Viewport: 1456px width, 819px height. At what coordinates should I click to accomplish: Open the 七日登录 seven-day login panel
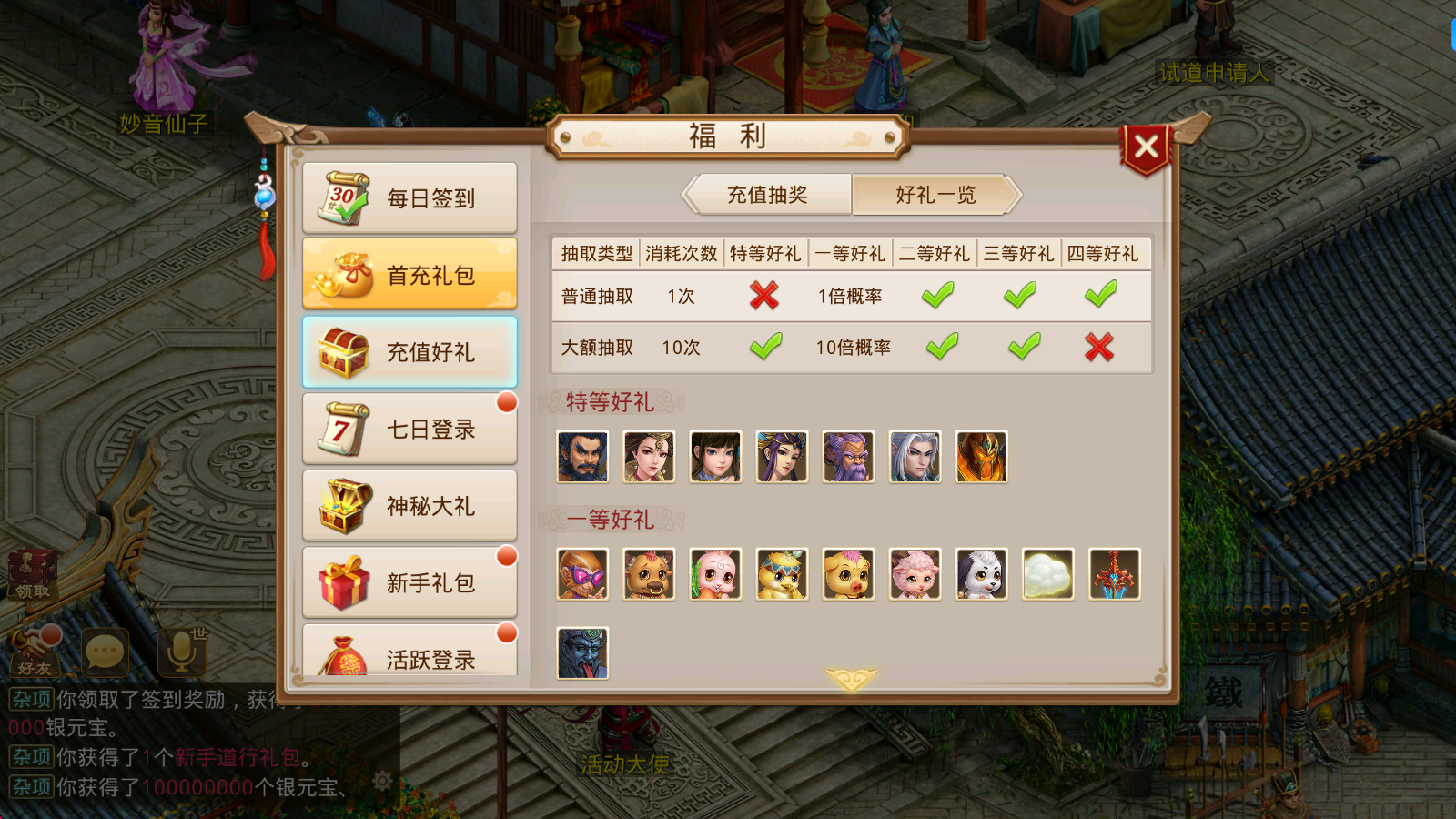[x=409, y=429]
